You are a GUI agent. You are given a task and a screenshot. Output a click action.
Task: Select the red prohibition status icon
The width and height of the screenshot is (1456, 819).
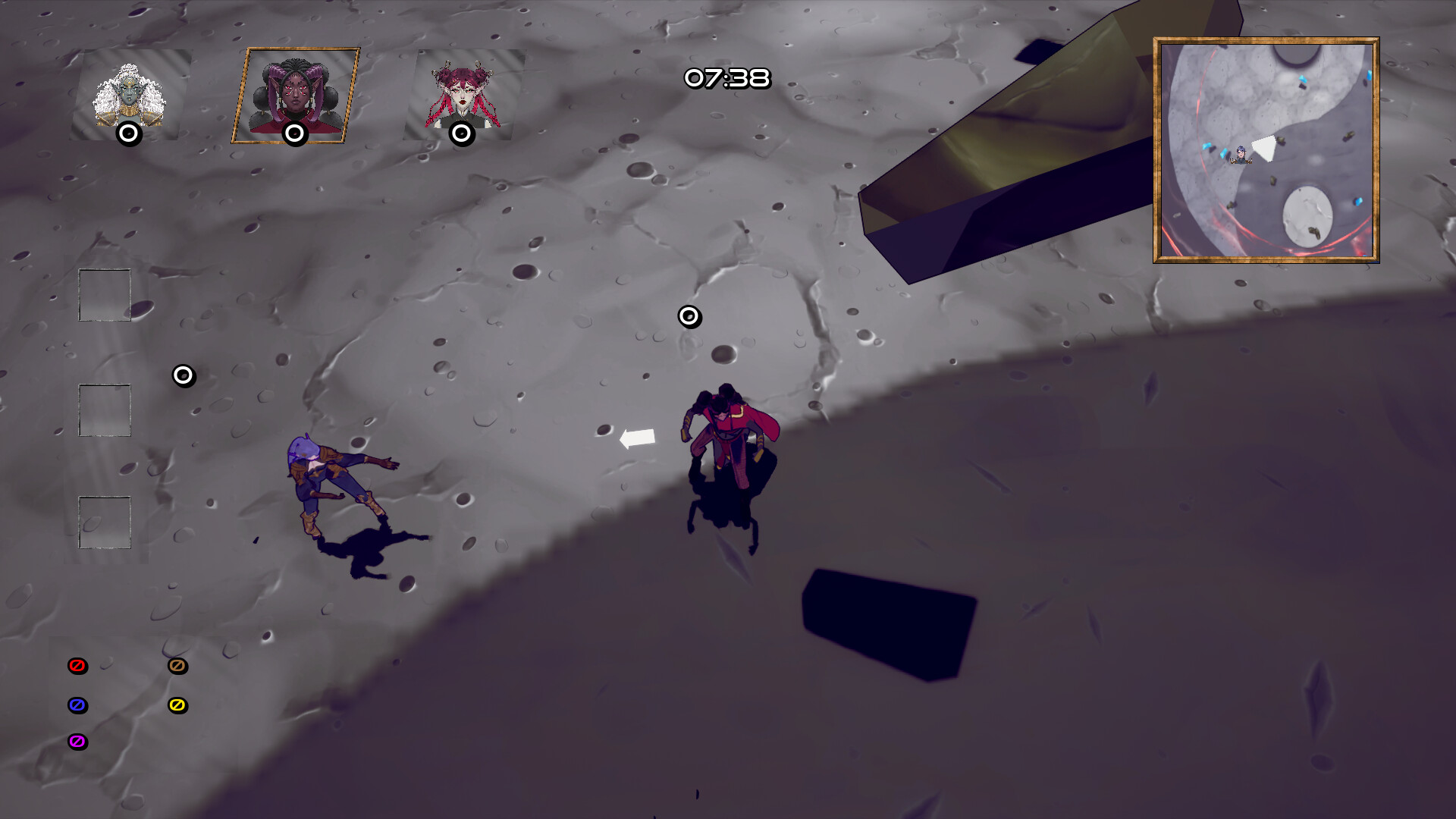(76, 666)
